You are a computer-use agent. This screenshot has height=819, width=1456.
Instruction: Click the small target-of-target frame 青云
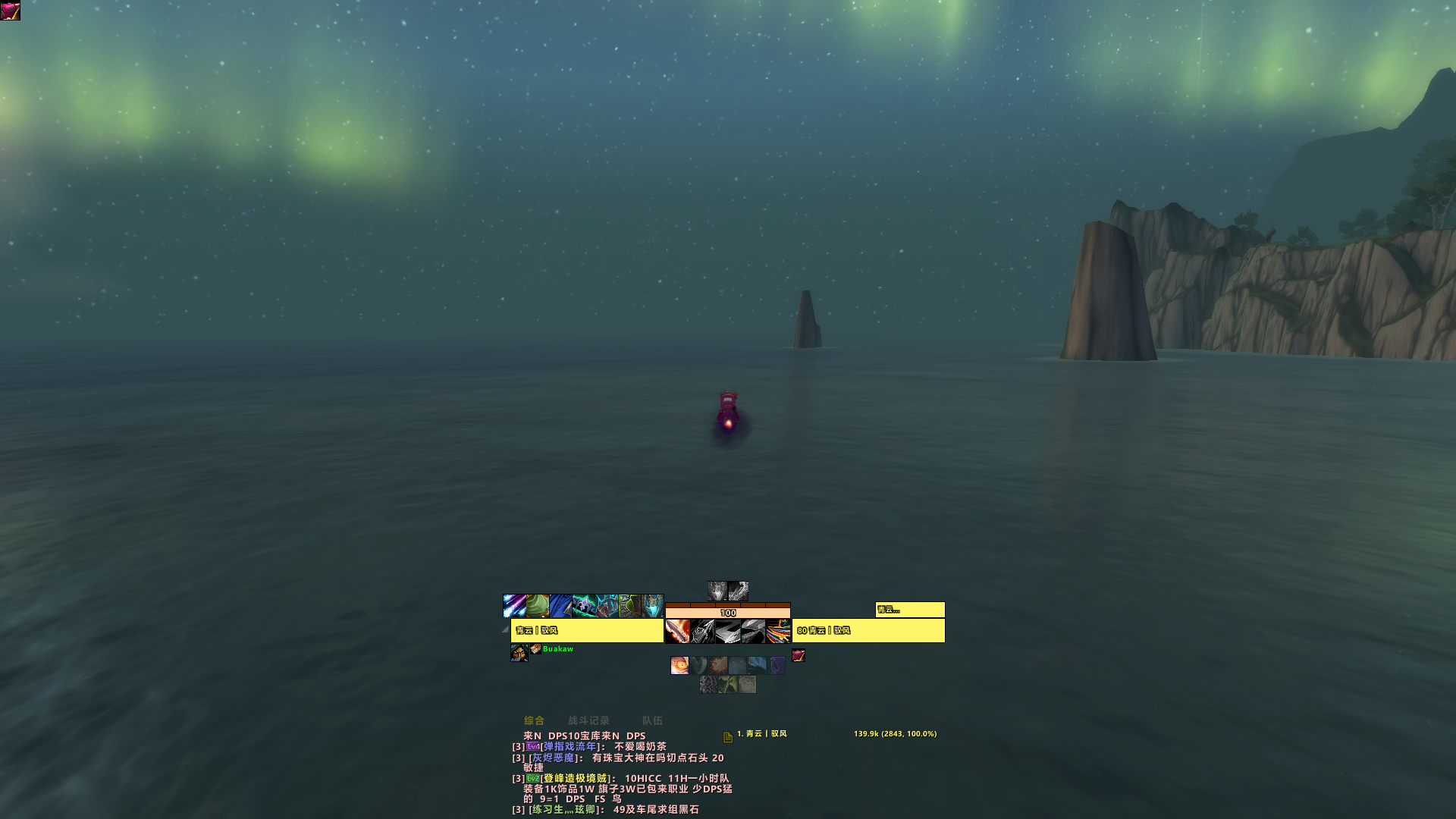(x=910, y=610)
